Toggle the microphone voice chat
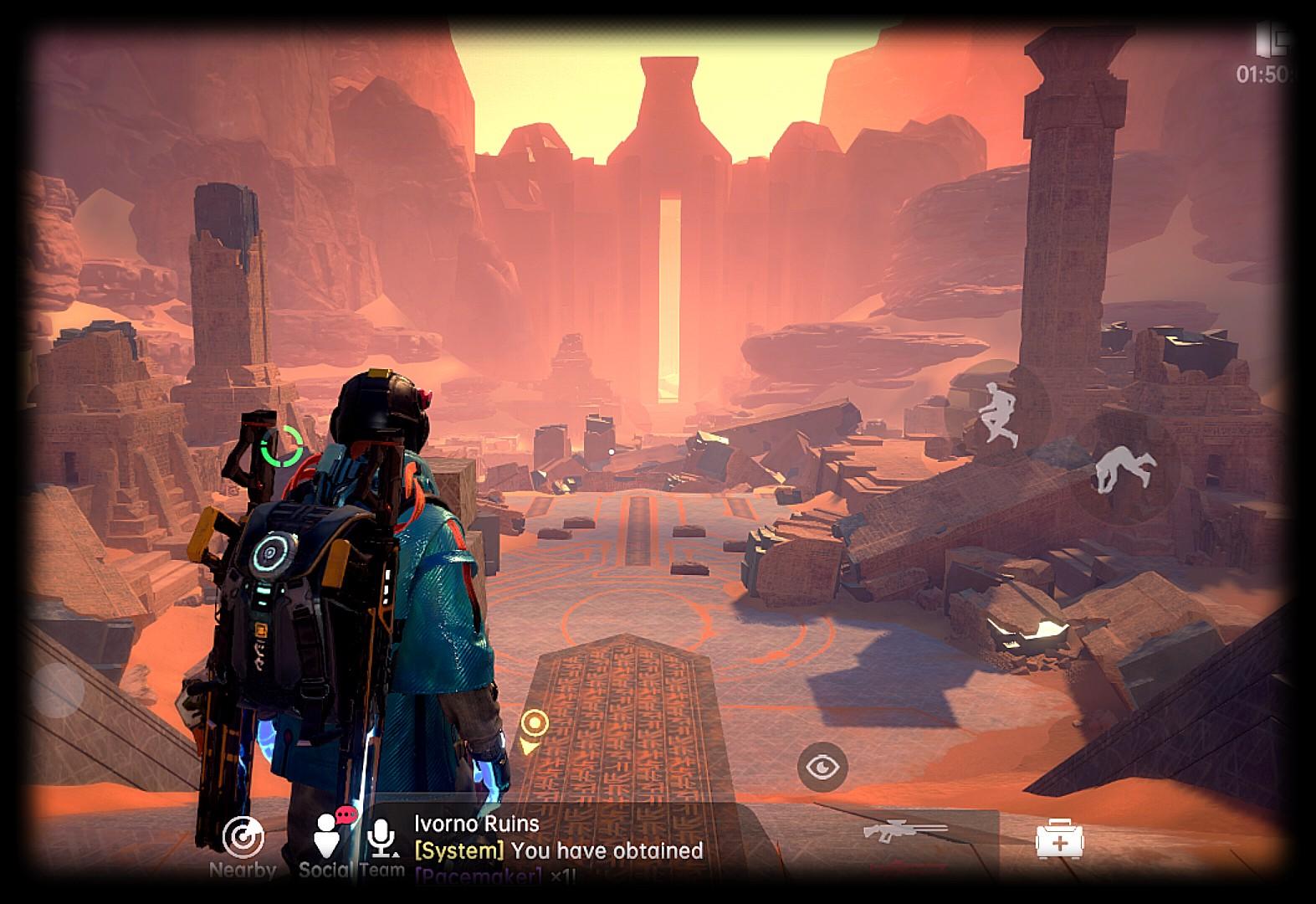This screenshot has width=1316, height=904. 383,837
